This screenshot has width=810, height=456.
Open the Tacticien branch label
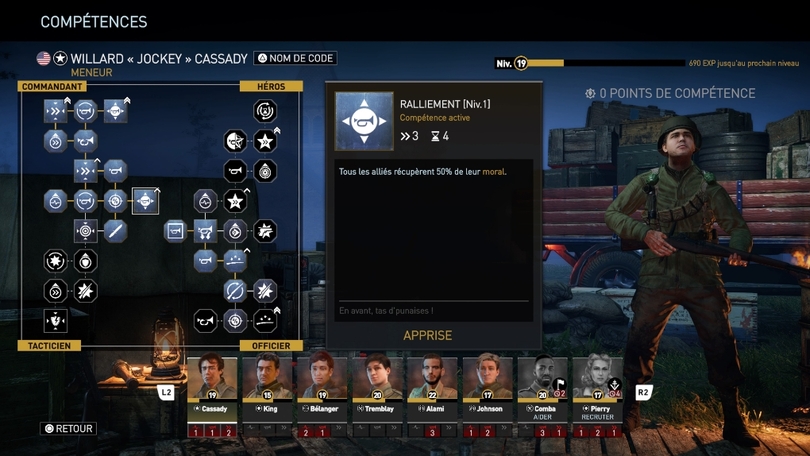[49, 346]
